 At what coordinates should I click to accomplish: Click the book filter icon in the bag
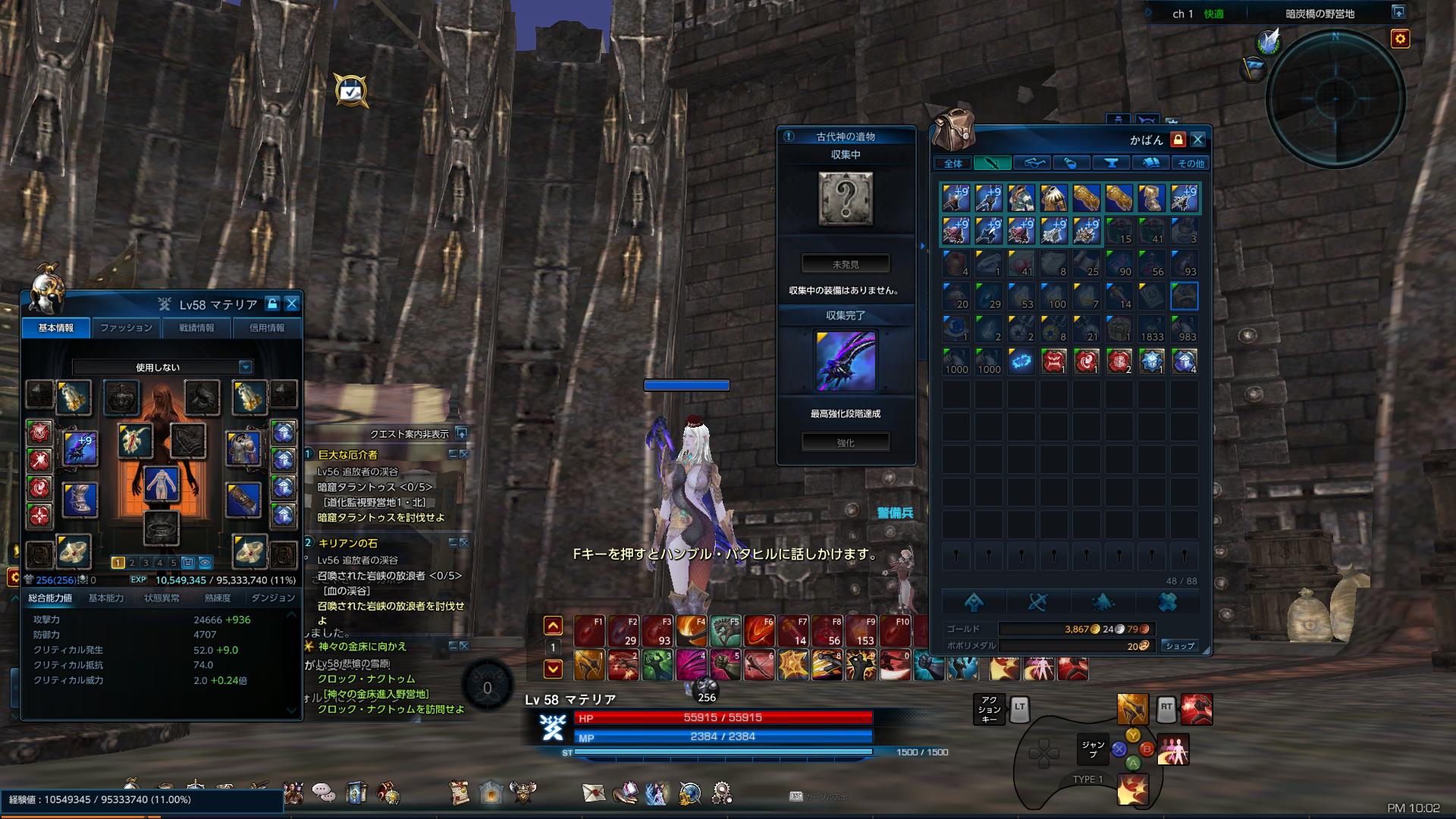coord(1150,162)
